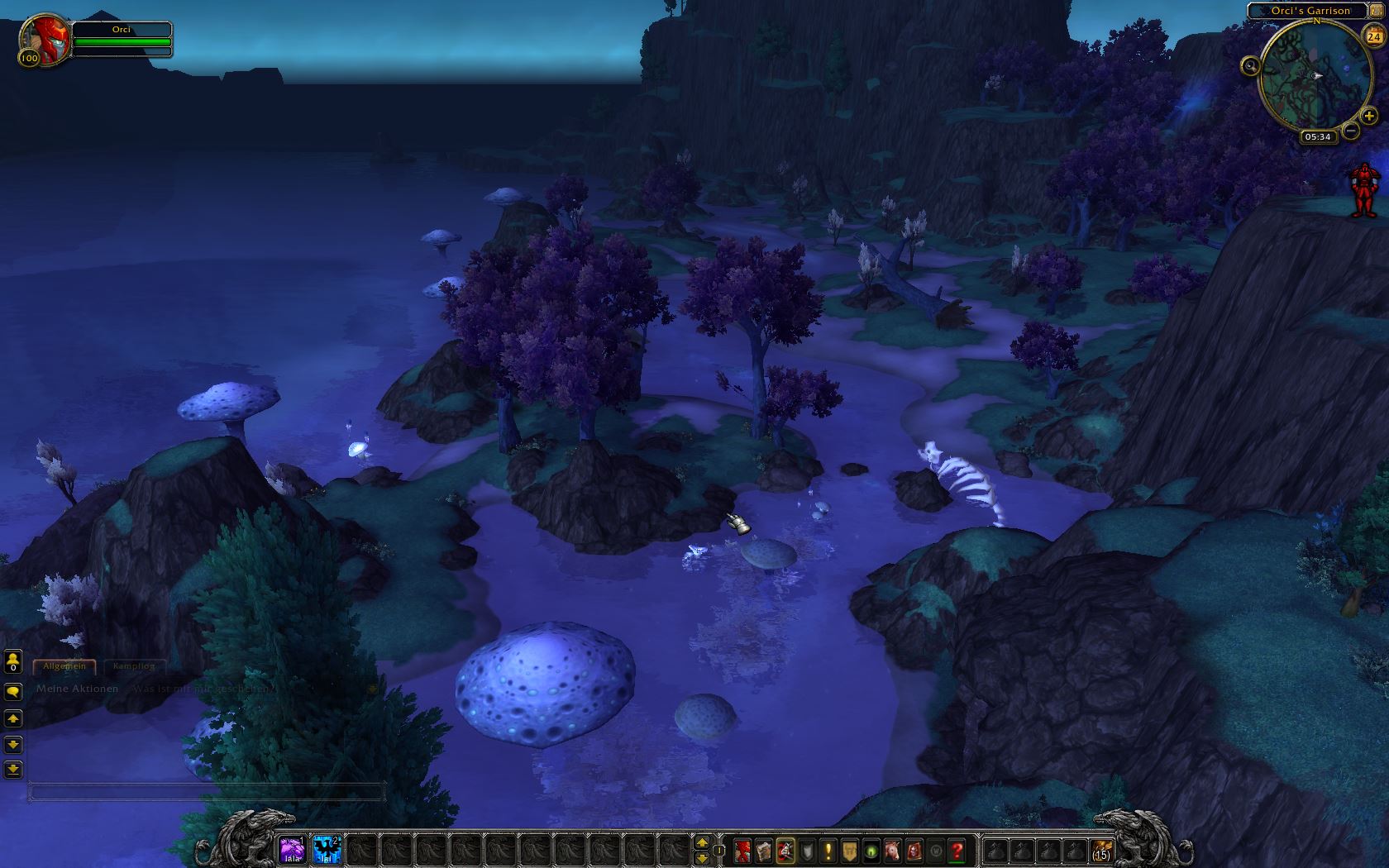Open the minimap tracking magnifier button
This screenshot has width=1389, height=868.
click(x=1250, y=65)
